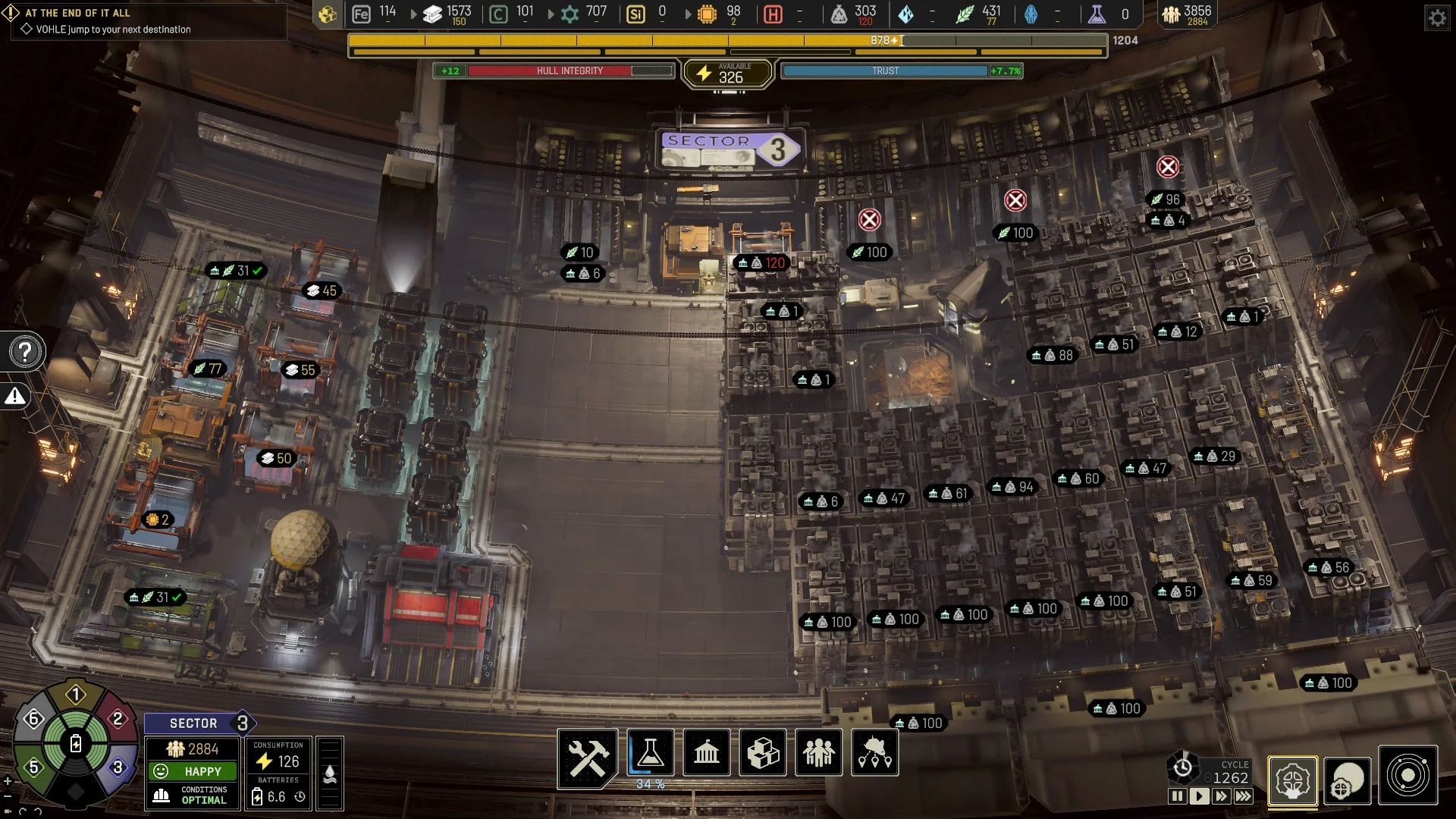Set game speed to normal play

tap(1199, 796)
